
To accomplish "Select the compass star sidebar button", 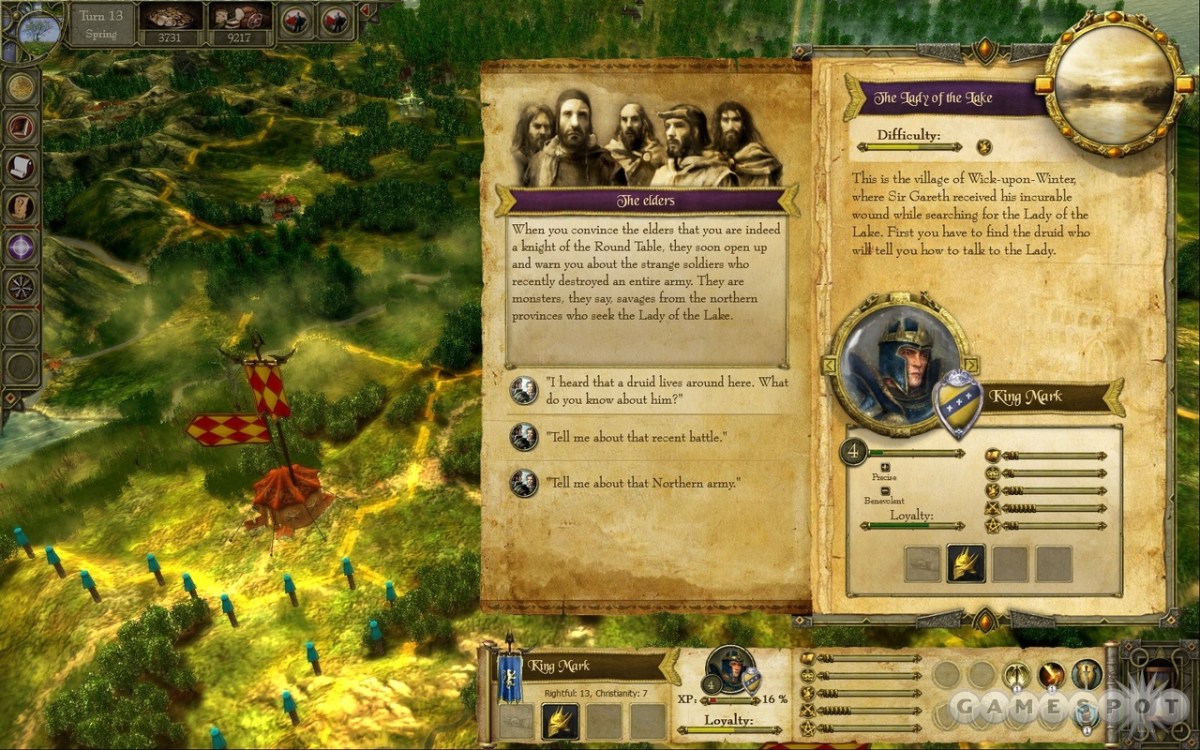I will coord(20,287).
